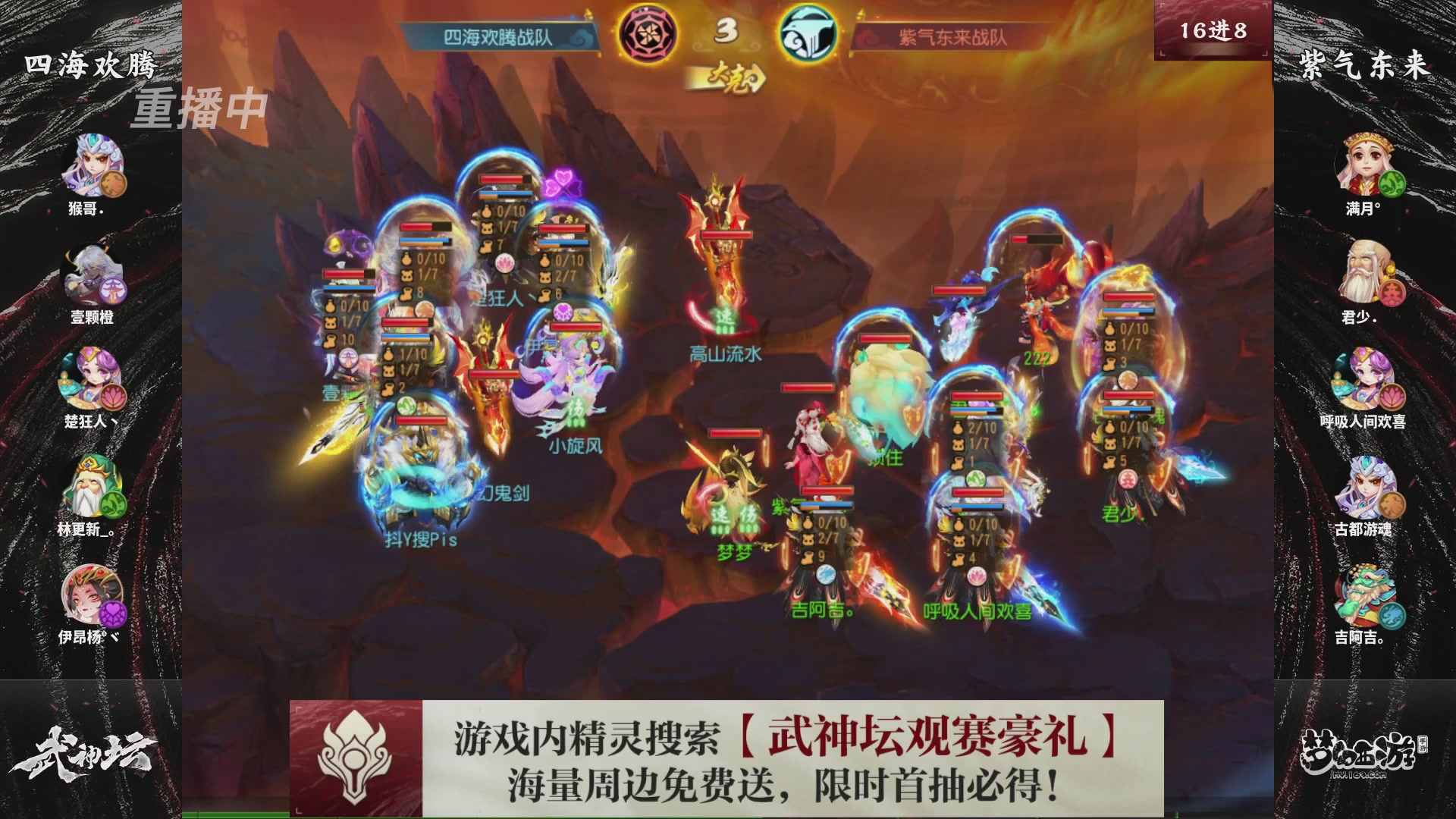Viewport: 1456px width, 819px height.
Task: Select the 楚狂人丶 avatar portrait
Action: point(91,379)
